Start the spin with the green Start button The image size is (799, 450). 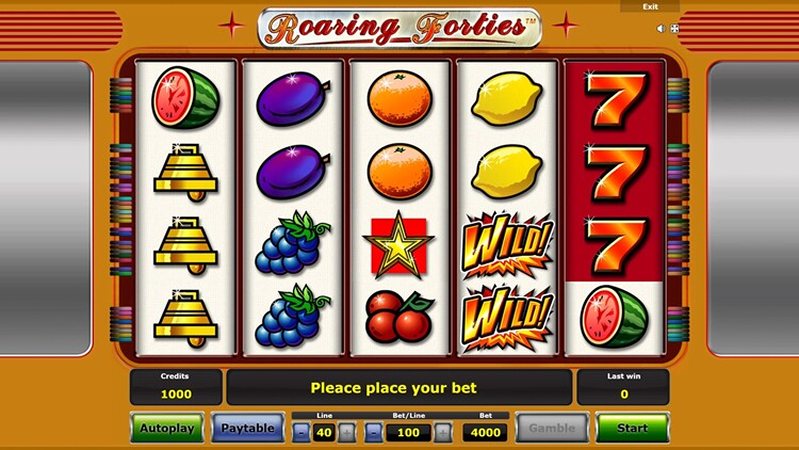[632, 427]
